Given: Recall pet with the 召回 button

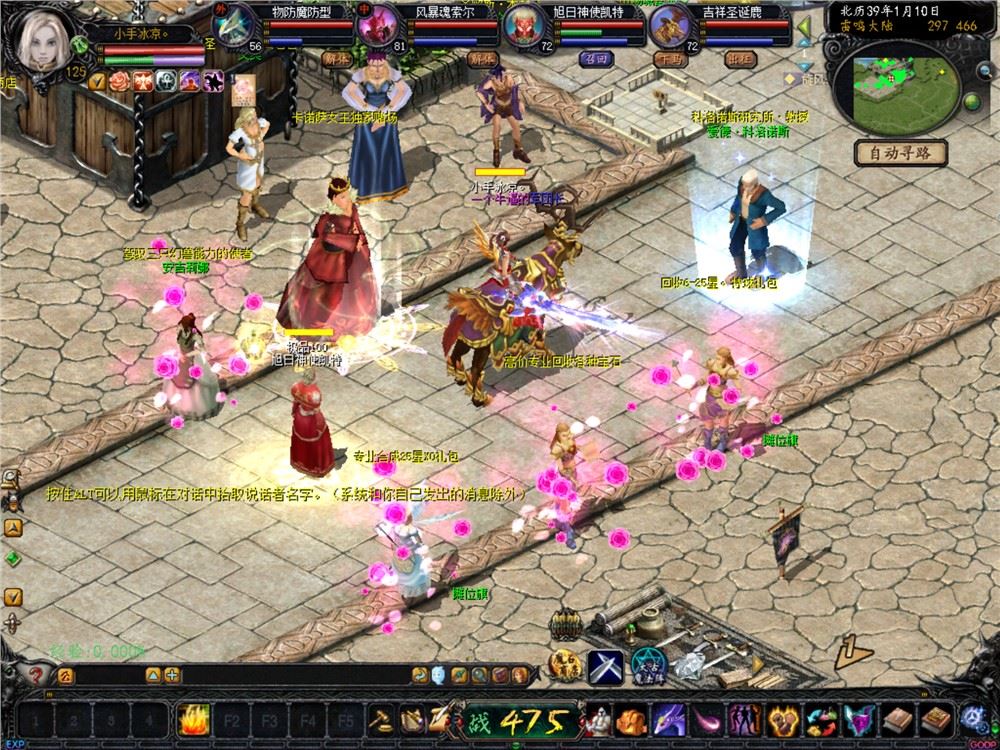Looking at the screenshot, I should 595,58.
